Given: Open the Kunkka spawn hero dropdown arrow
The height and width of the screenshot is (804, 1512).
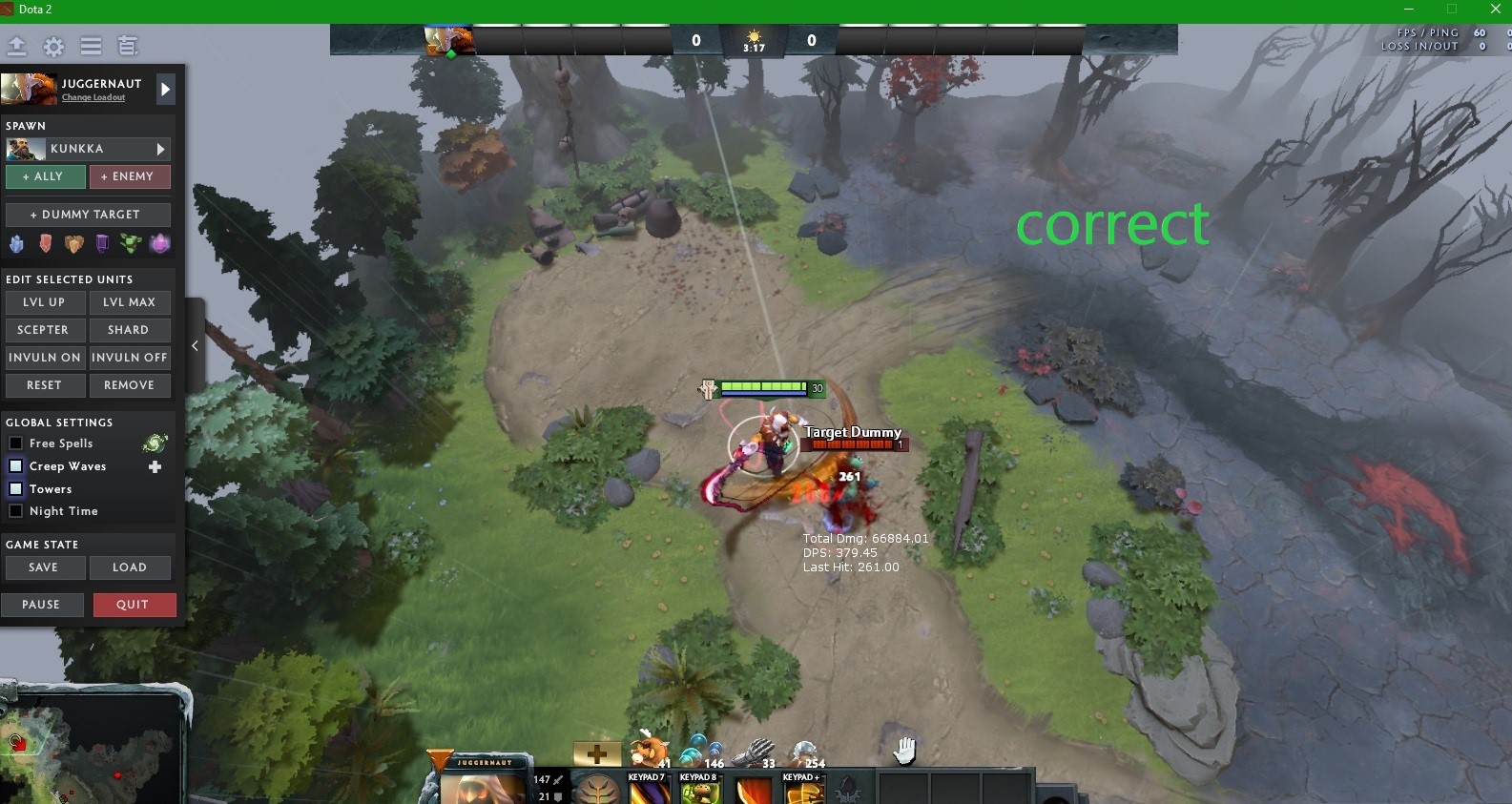Looking at the screenshot, I should (162, 149).
